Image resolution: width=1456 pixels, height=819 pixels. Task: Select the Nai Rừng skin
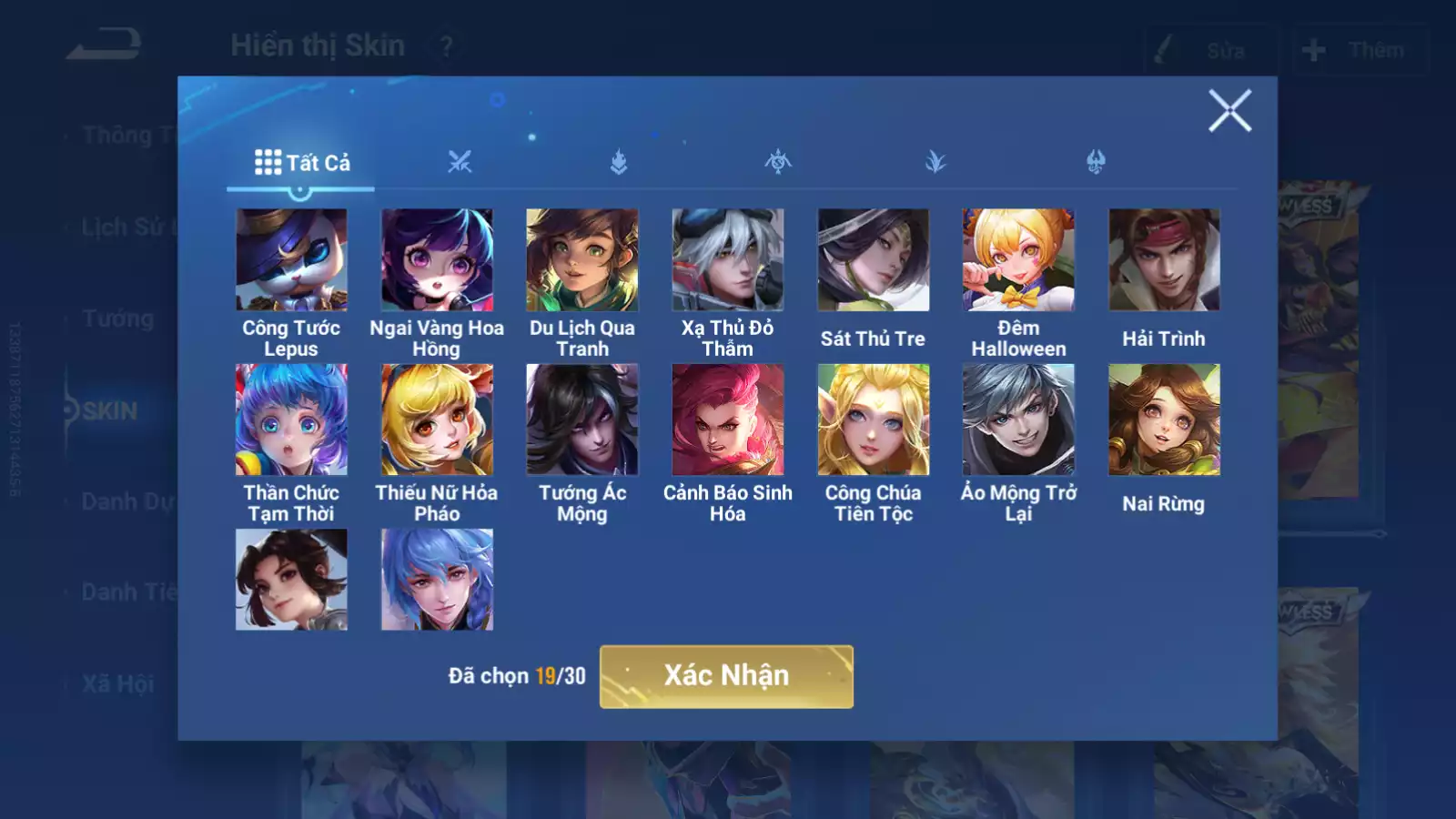tap(1164, 420)
